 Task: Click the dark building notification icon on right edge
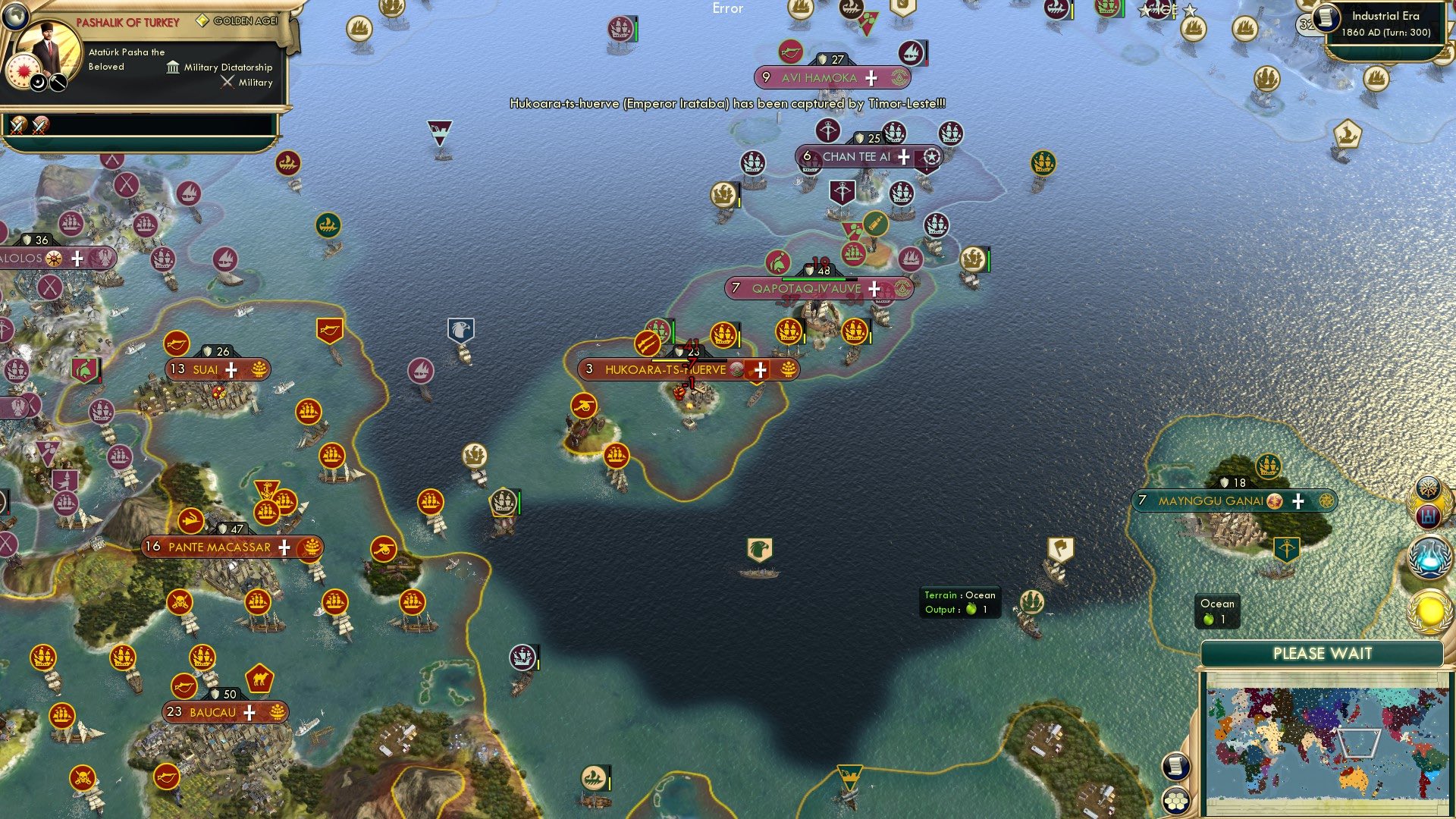(1427, 517)
